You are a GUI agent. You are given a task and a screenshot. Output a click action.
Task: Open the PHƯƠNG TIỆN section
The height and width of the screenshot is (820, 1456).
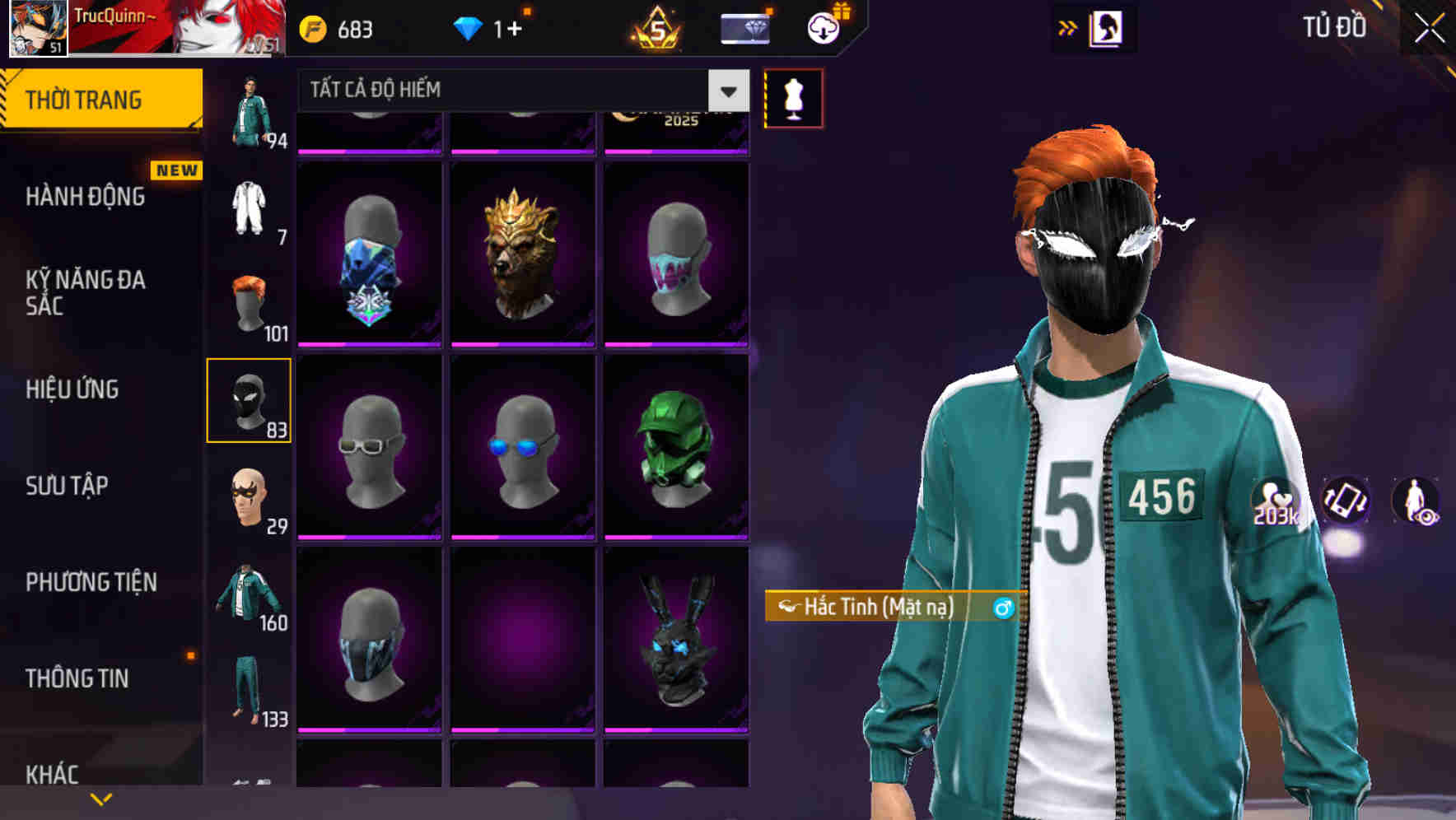(91, 582)
